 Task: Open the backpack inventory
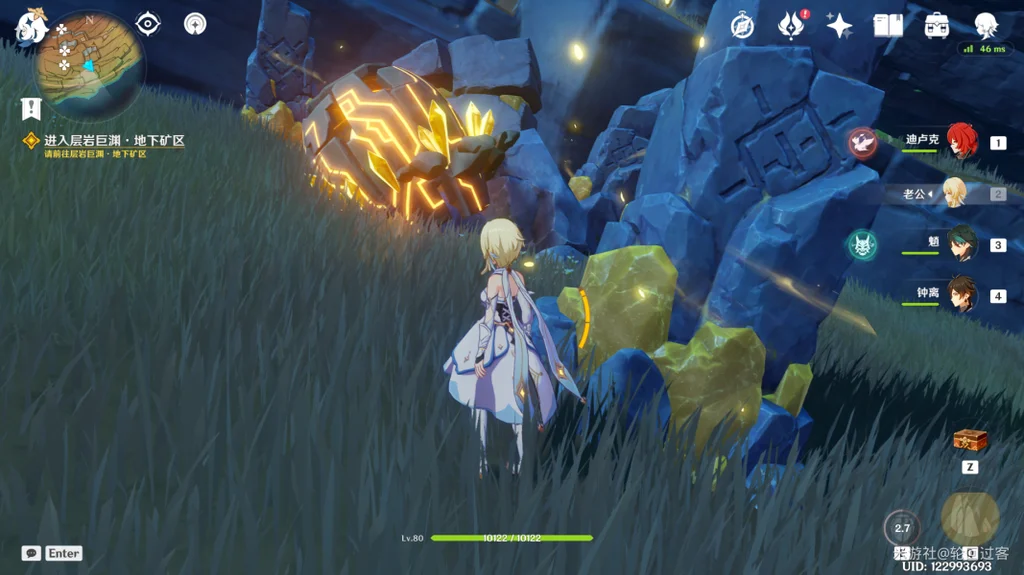(x=937, y=25)
